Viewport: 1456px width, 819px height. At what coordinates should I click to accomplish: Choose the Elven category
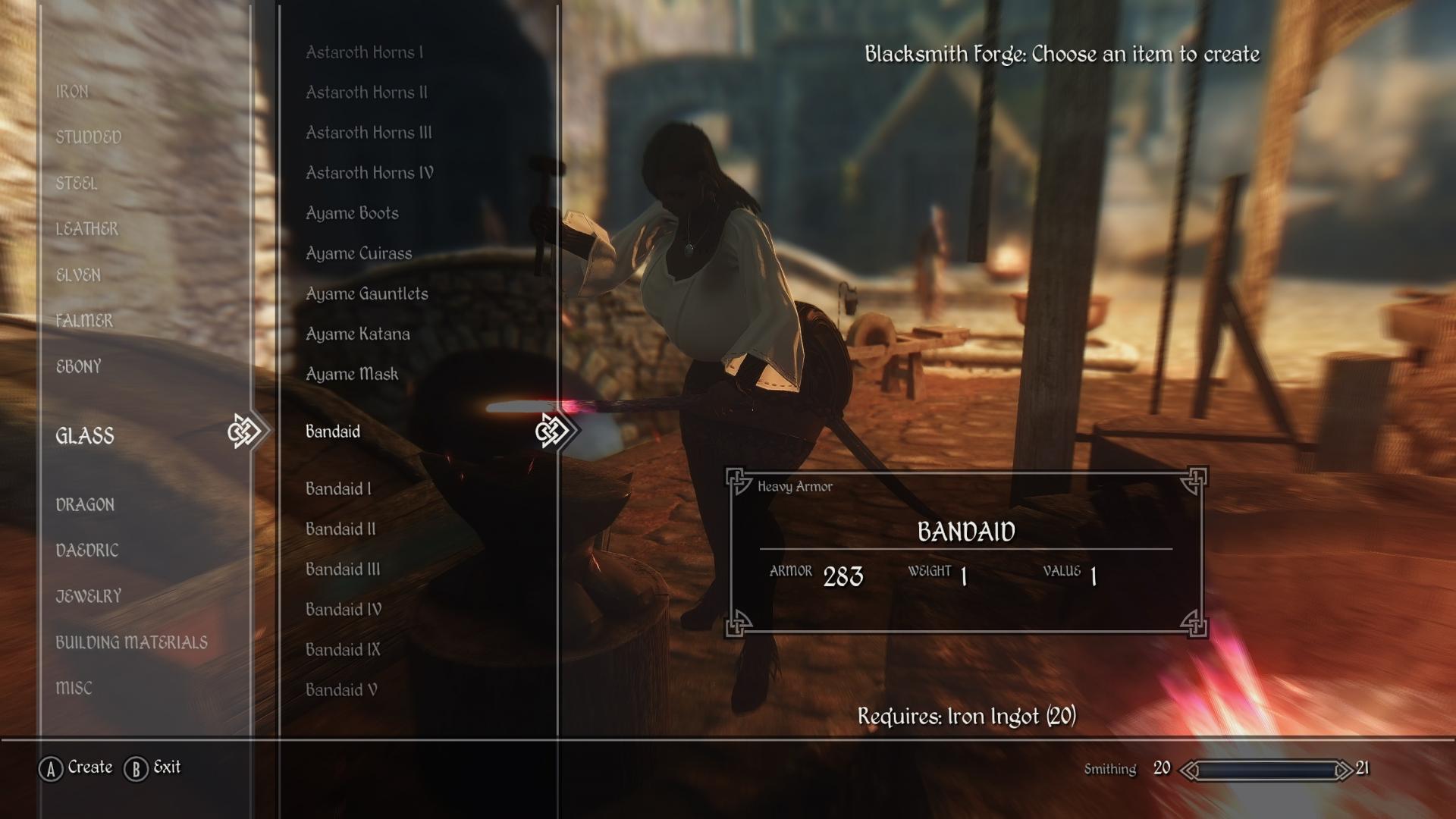78,275
